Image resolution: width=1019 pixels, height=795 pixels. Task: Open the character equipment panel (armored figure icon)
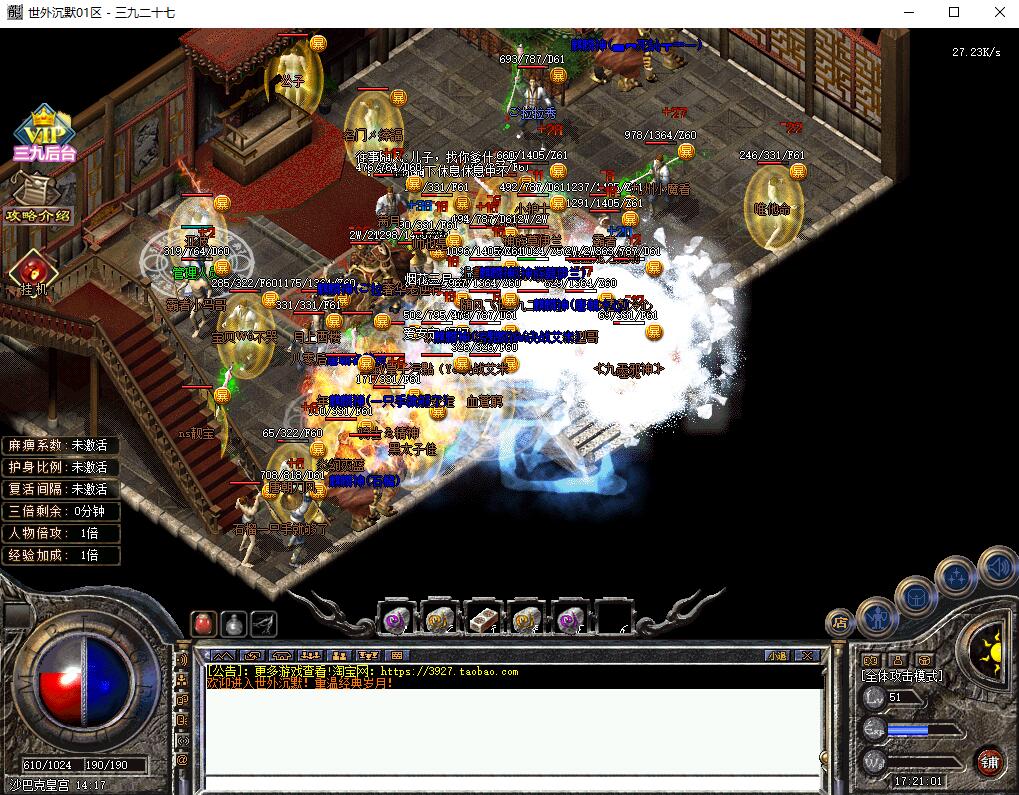(x=875, y=617)
